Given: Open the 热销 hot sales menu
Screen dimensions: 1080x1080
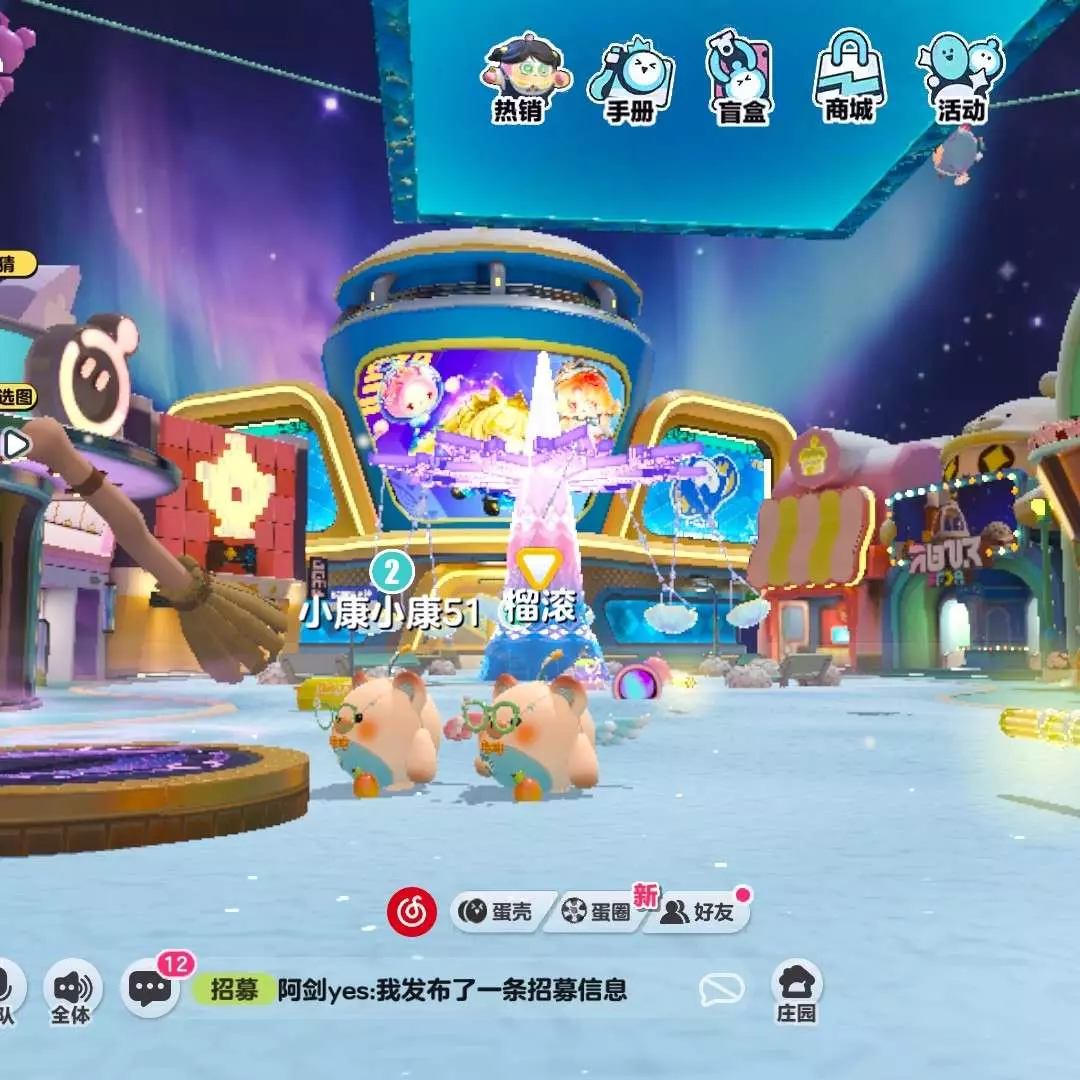Looking at the screenshot, I should [518, 78].
